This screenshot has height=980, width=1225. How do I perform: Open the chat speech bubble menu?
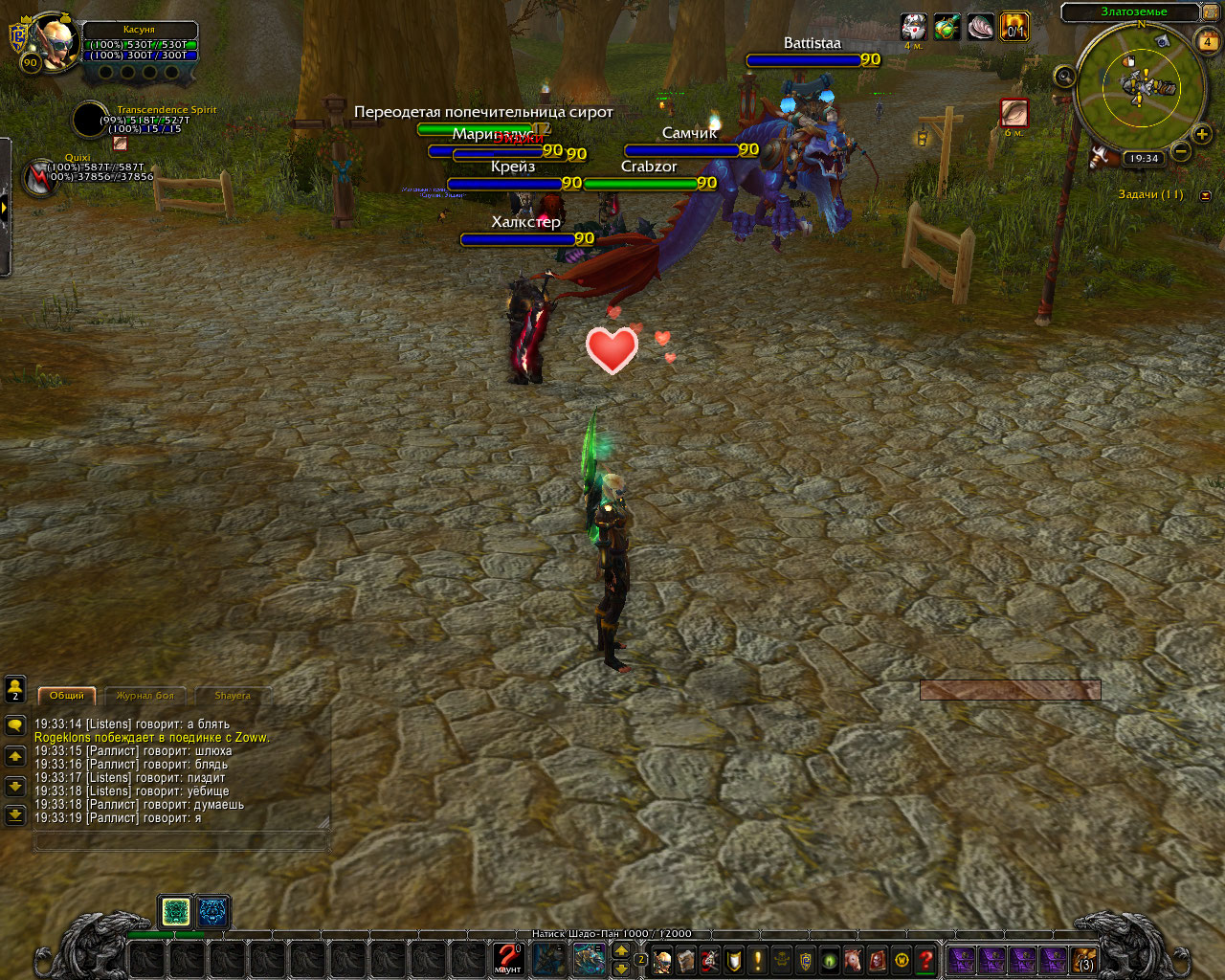click(15, 725)
